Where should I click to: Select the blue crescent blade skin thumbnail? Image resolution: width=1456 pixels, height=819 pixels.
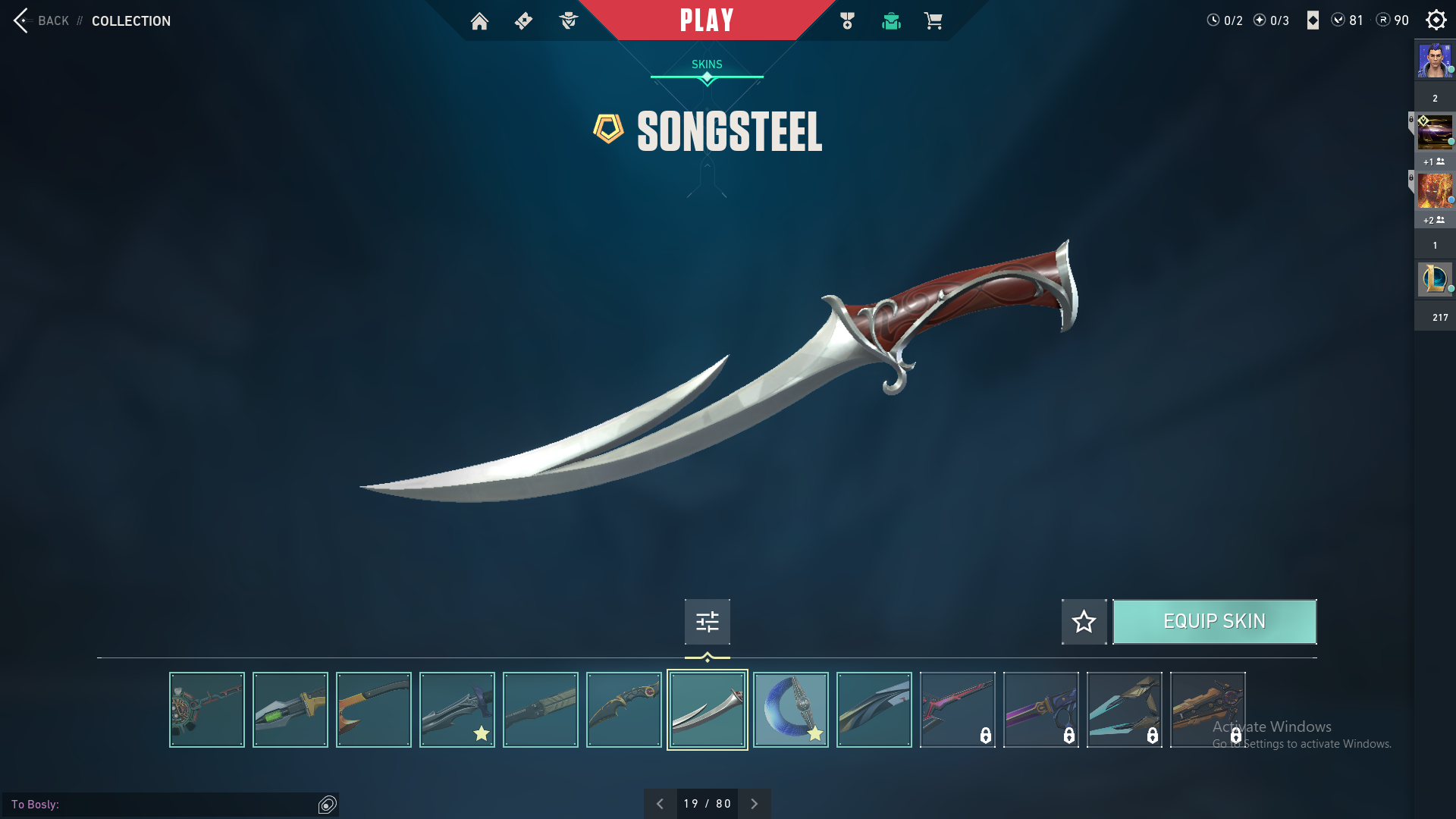click(x=790, y=710)
